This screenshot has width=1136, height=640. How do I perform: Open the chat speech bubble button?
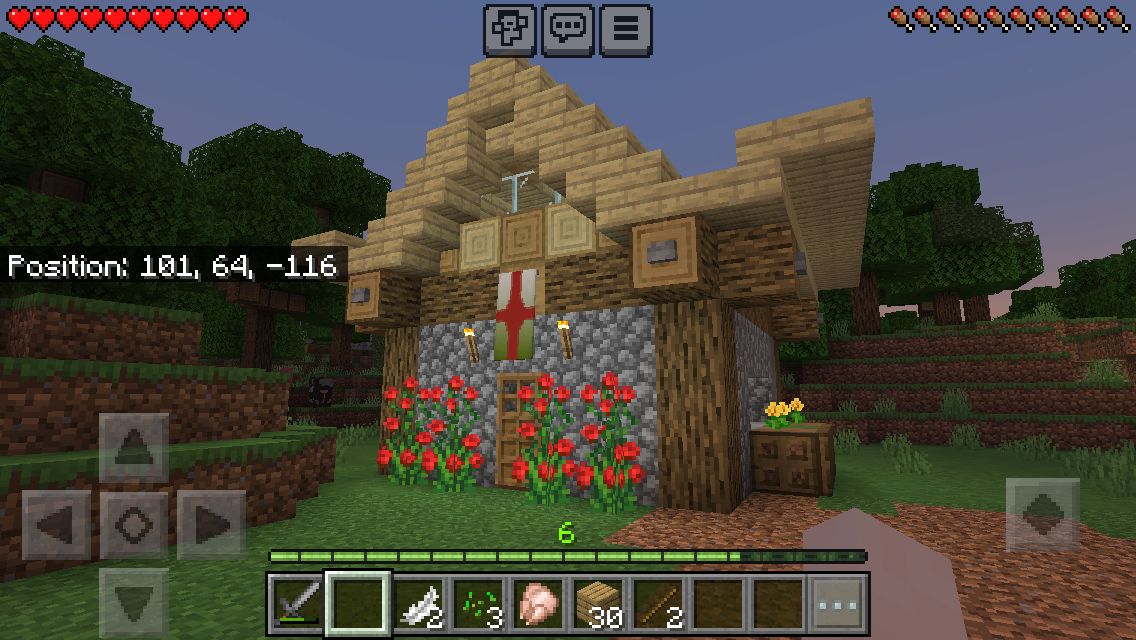(568, 29)
